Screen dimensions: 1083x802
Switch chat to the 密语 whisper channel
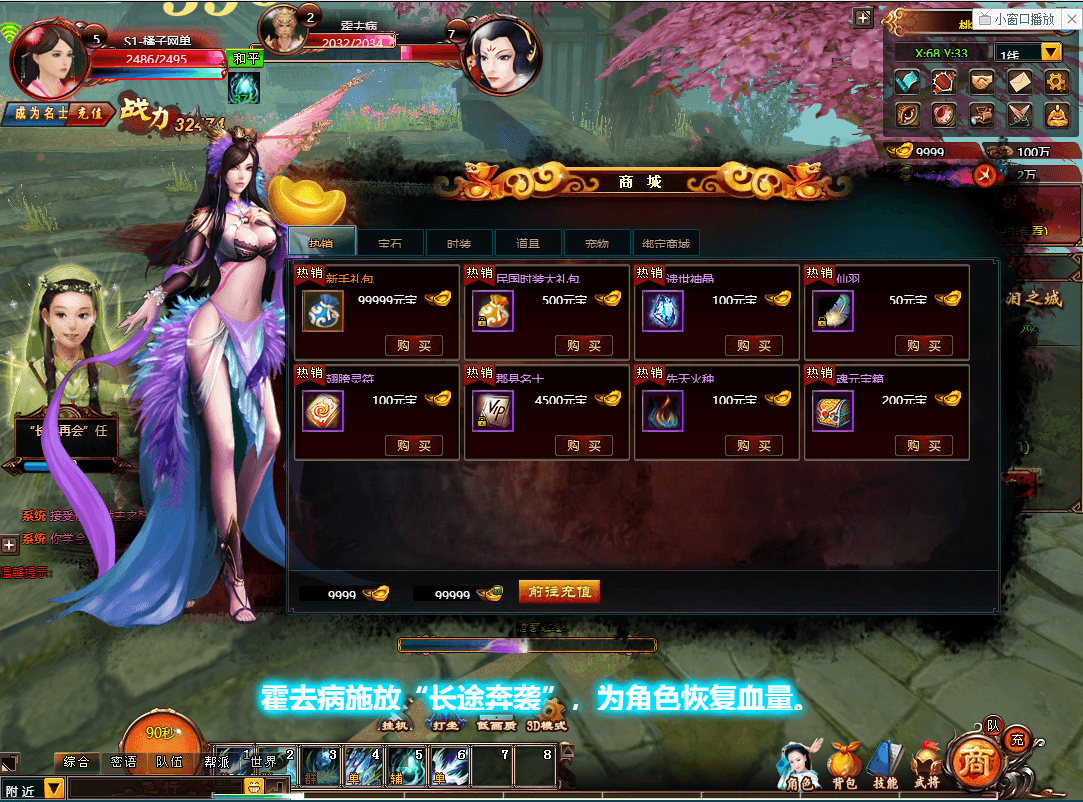(124, 762)
